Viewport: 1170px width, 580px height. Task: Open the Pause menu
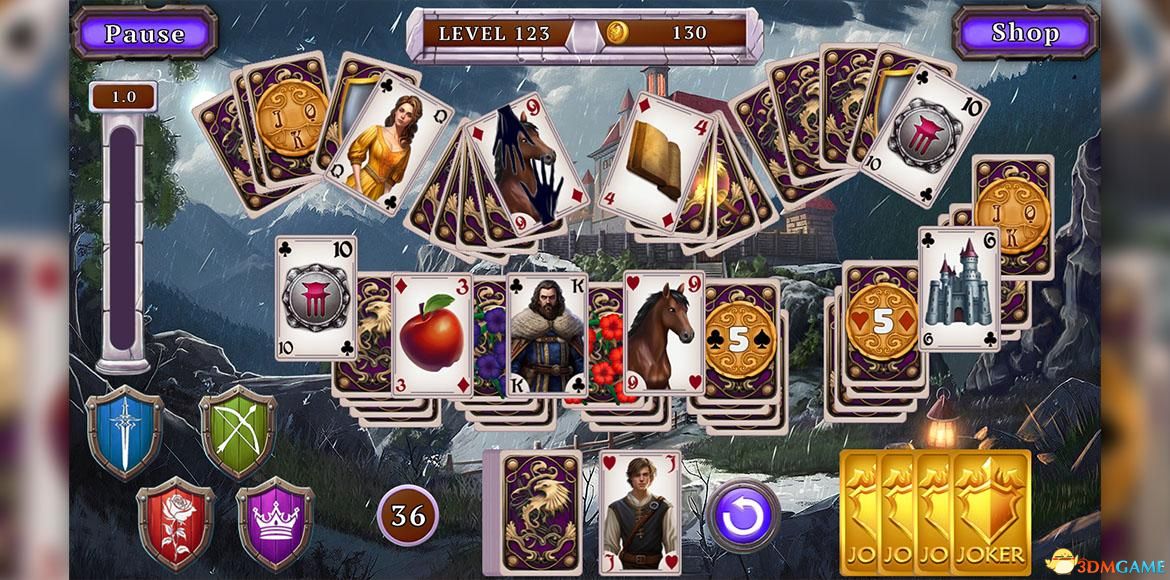coord(145,33)
